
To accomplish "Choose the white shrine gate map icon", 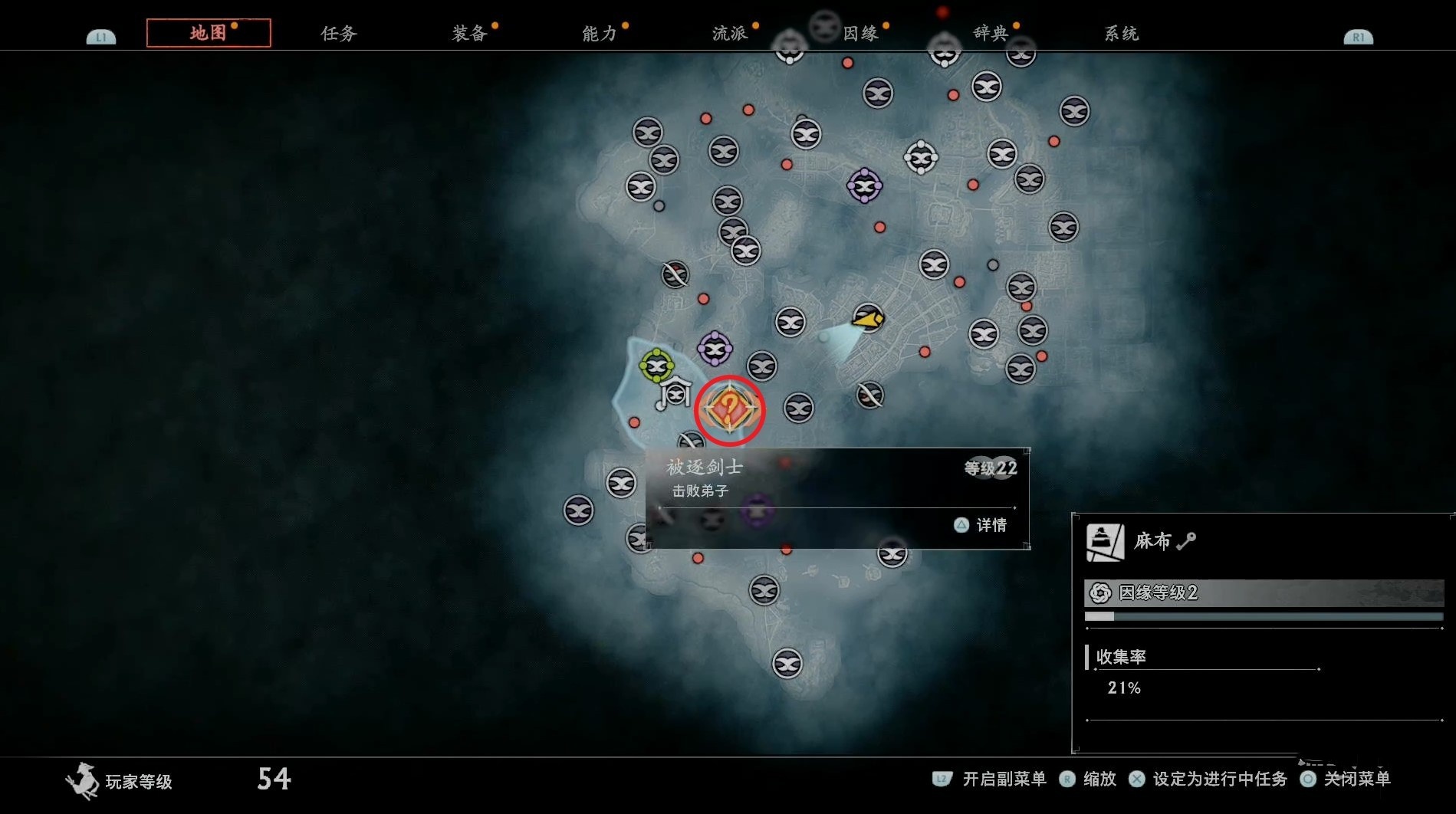I will click(x=675, y=393).
